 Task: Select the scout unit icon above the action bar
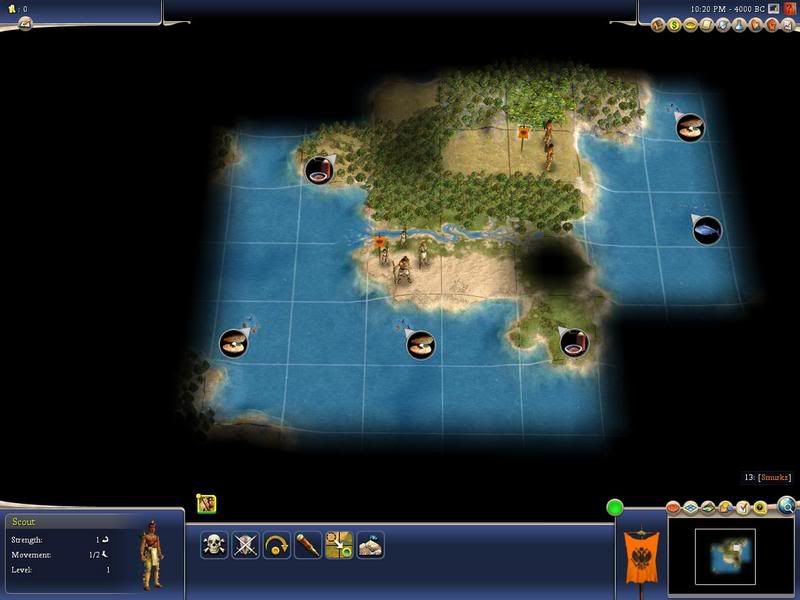click(x=207, y=505)
